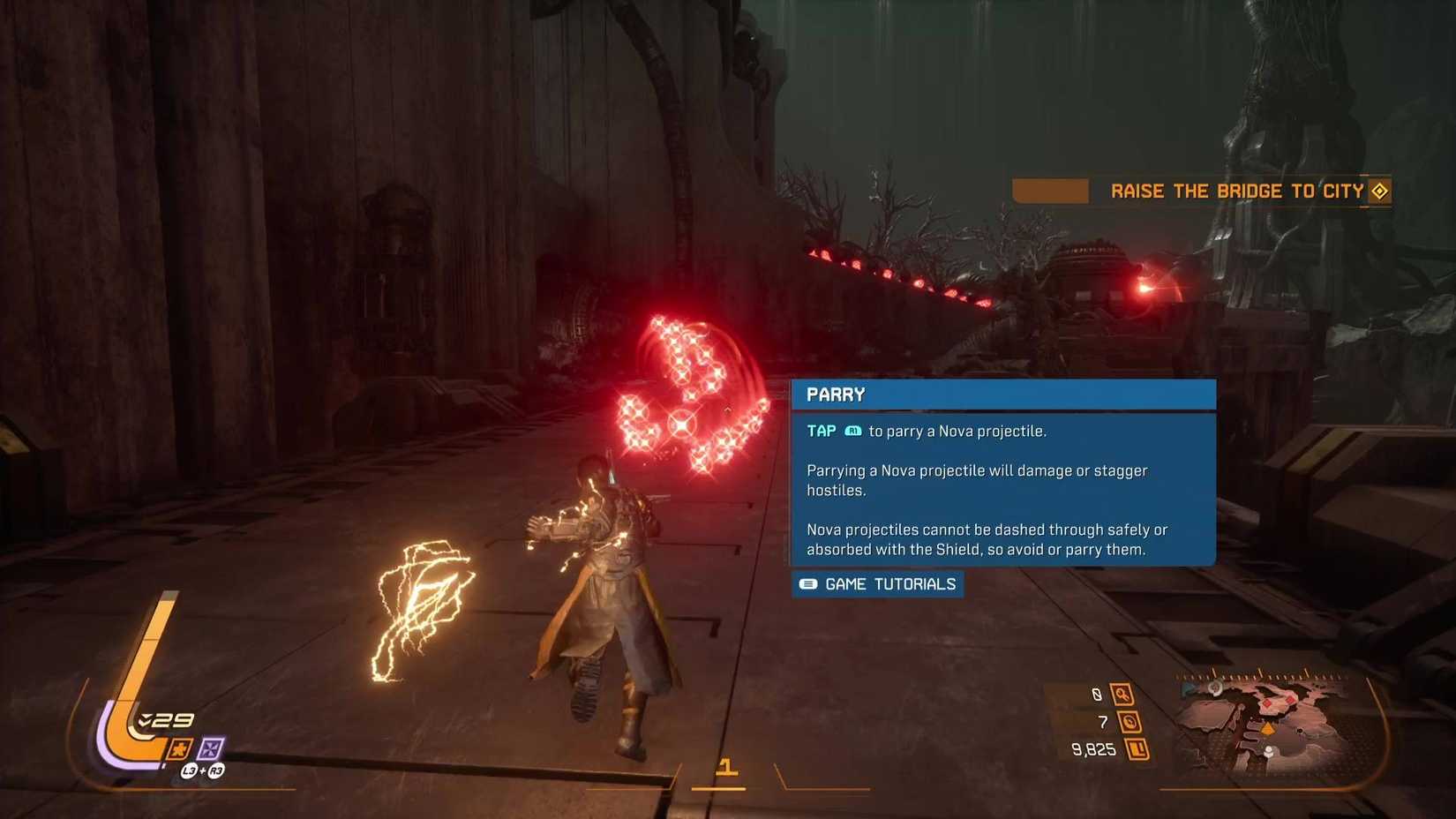Click the objective diamond marker icon
Viewport: 1456px width, 819px height.
click(1379, 191)
